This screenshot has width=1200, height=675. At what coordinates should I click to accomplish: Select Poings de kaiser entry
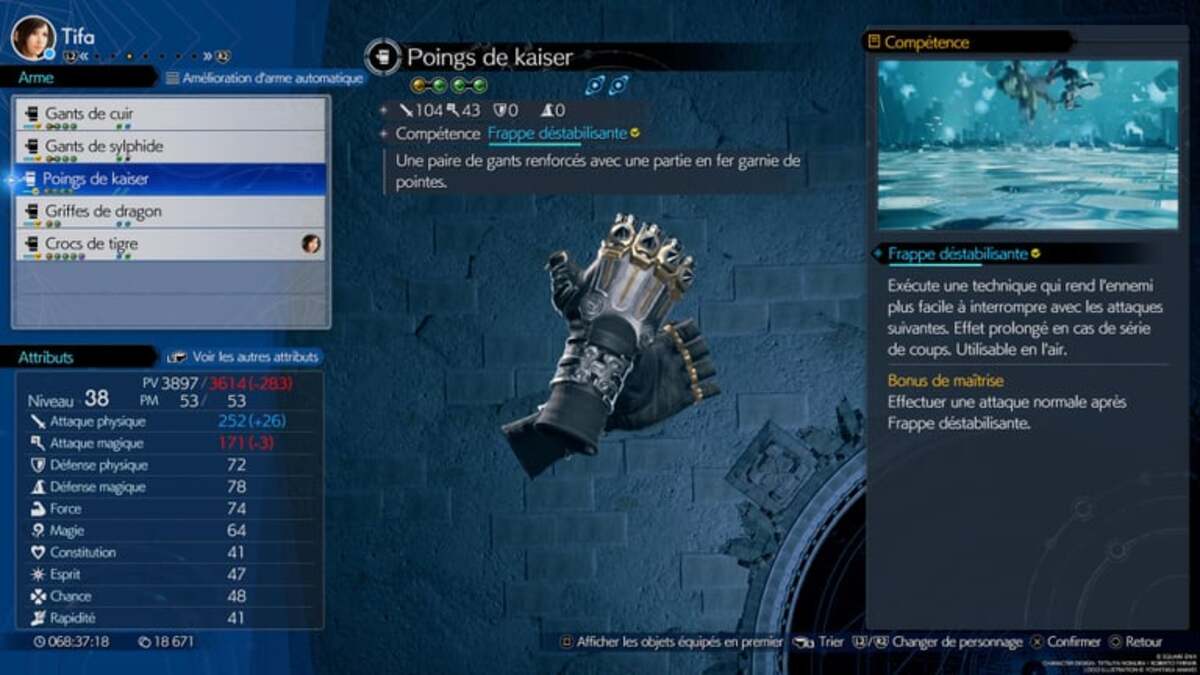click(170, 179)
